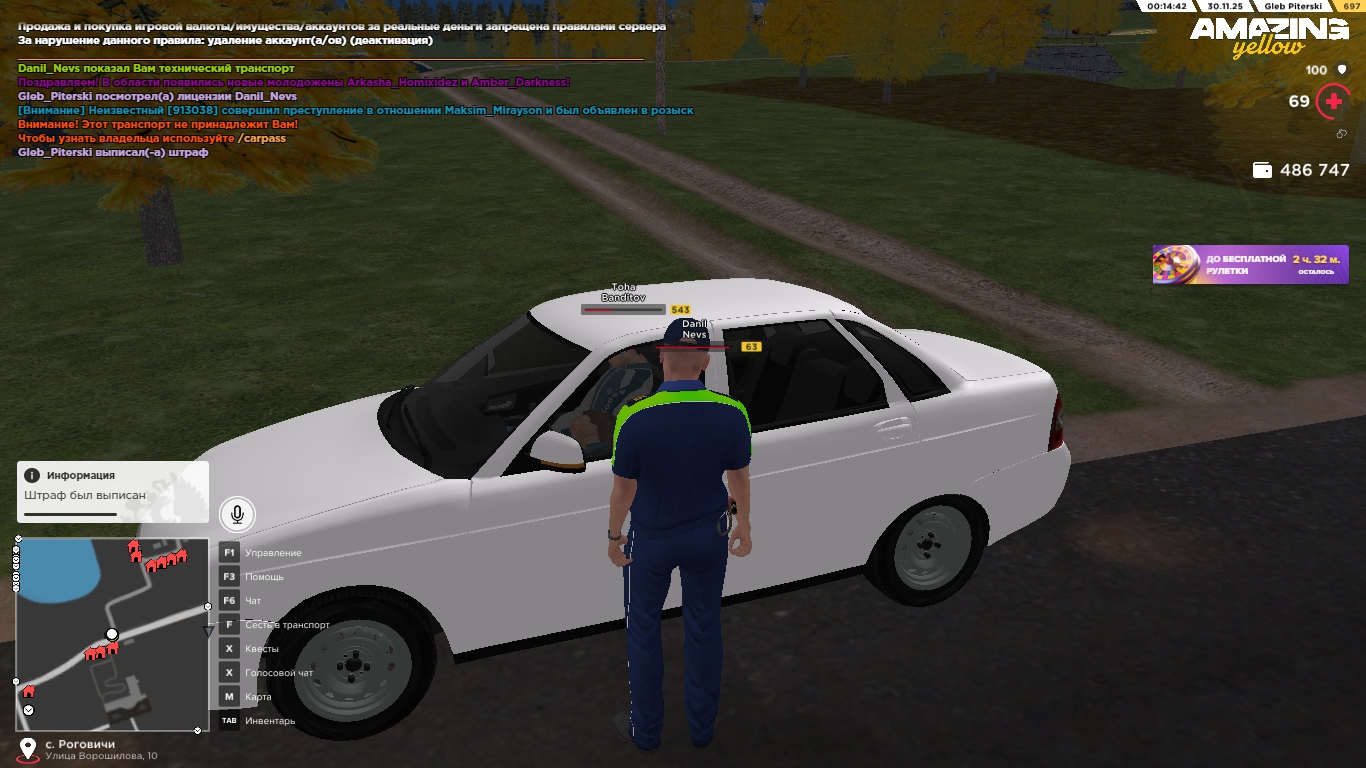The width and height of the screenshot is (1366, 768).
Task: Click the white player marker on minimap
Action: [112, 634]
